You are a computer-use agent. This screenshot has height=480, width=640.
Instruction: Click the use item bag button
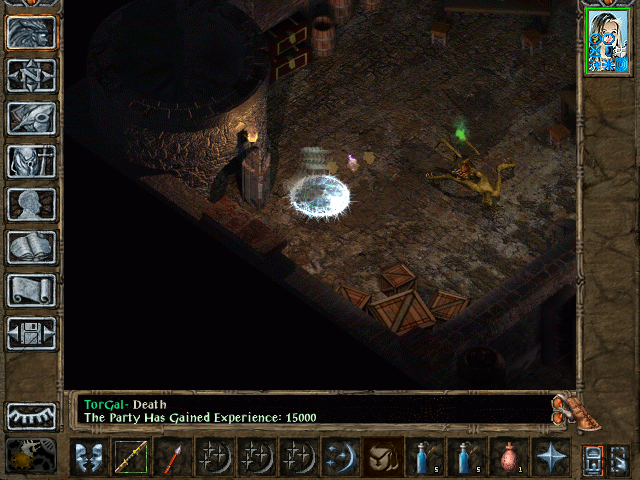[382, 457]
